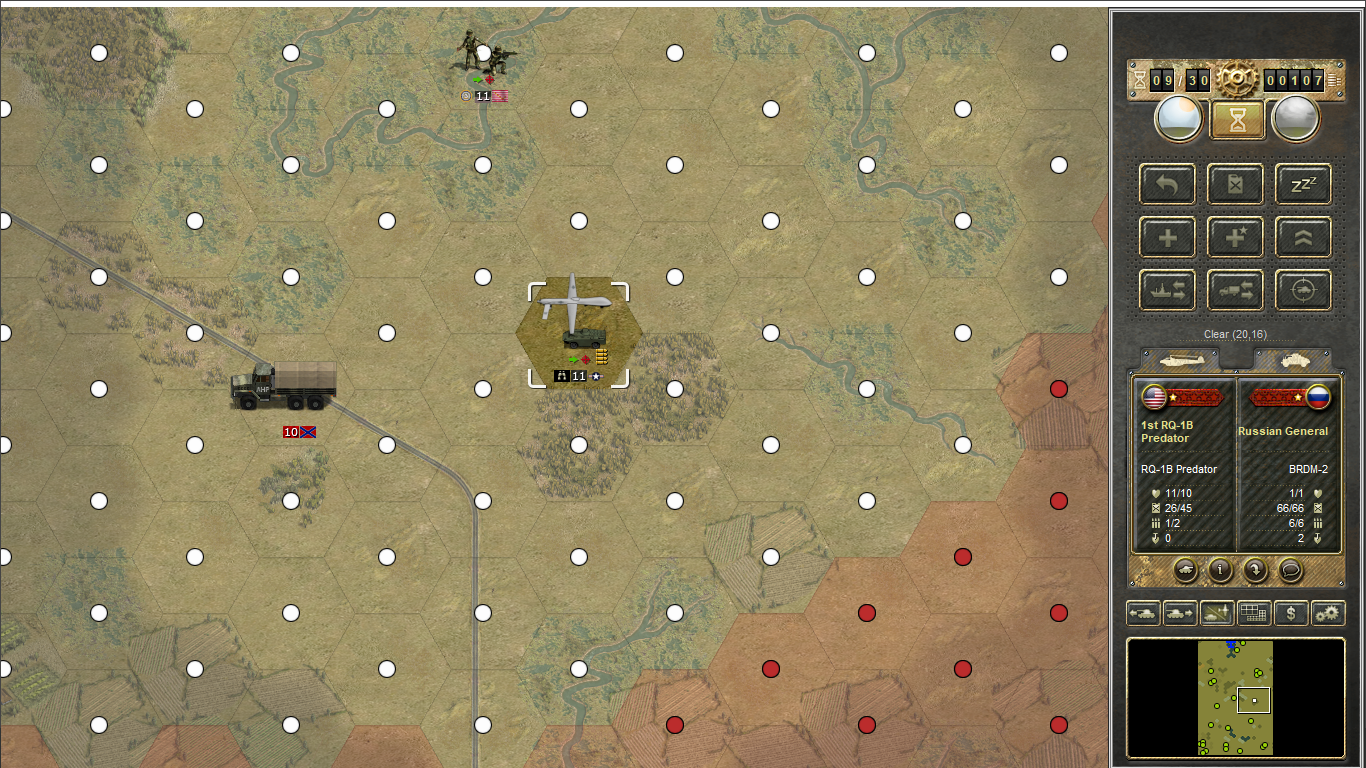This screenshot has height=768, width=1366.
Task: Open the unit info (i) button
Action: point(1220,570)
